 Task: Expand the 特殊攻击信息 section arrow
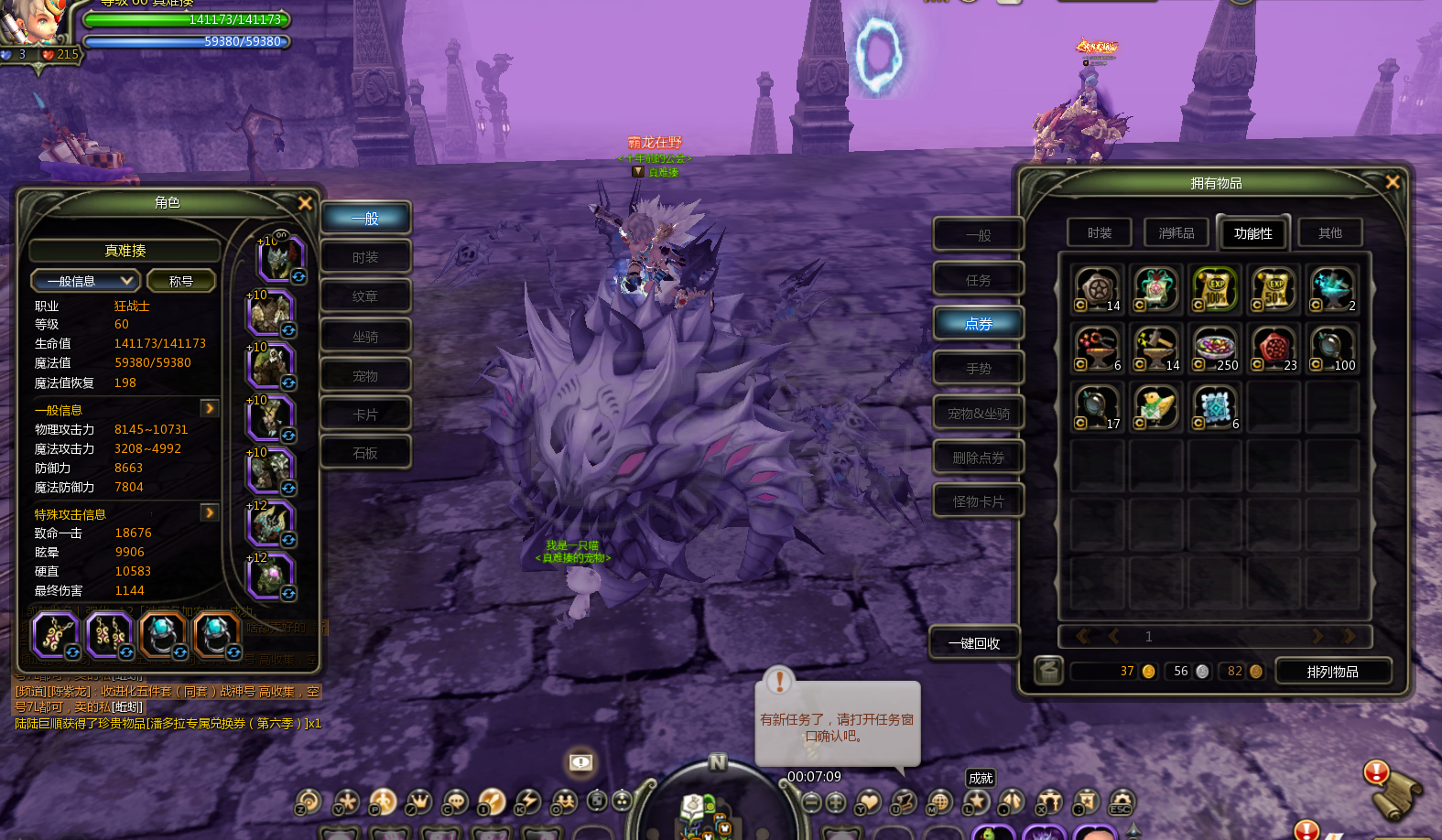[210, 512]
